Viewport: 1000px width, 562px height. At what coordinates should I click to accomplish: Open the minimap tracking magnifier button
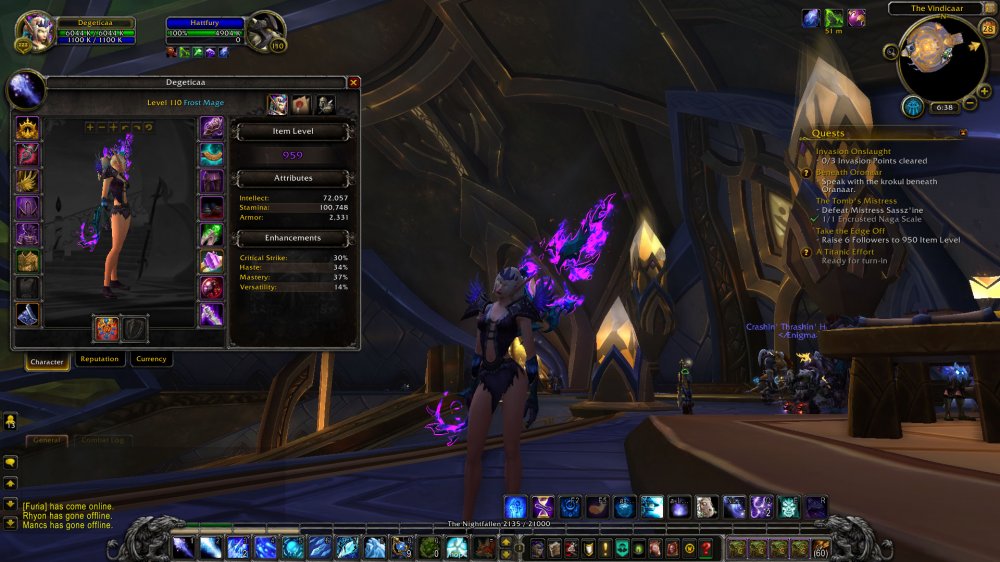(890, 51)
